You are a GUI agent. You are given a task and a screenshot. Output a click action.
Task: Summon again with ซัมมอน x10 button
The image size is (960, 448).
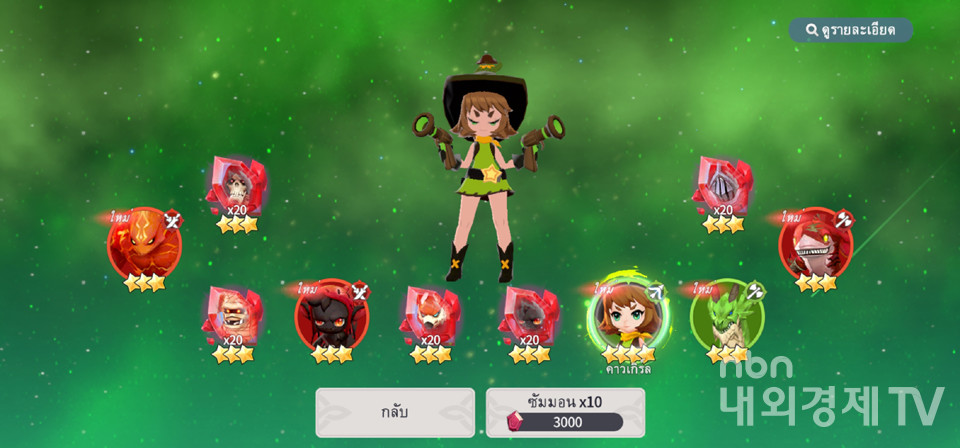[x=566, y=412]
